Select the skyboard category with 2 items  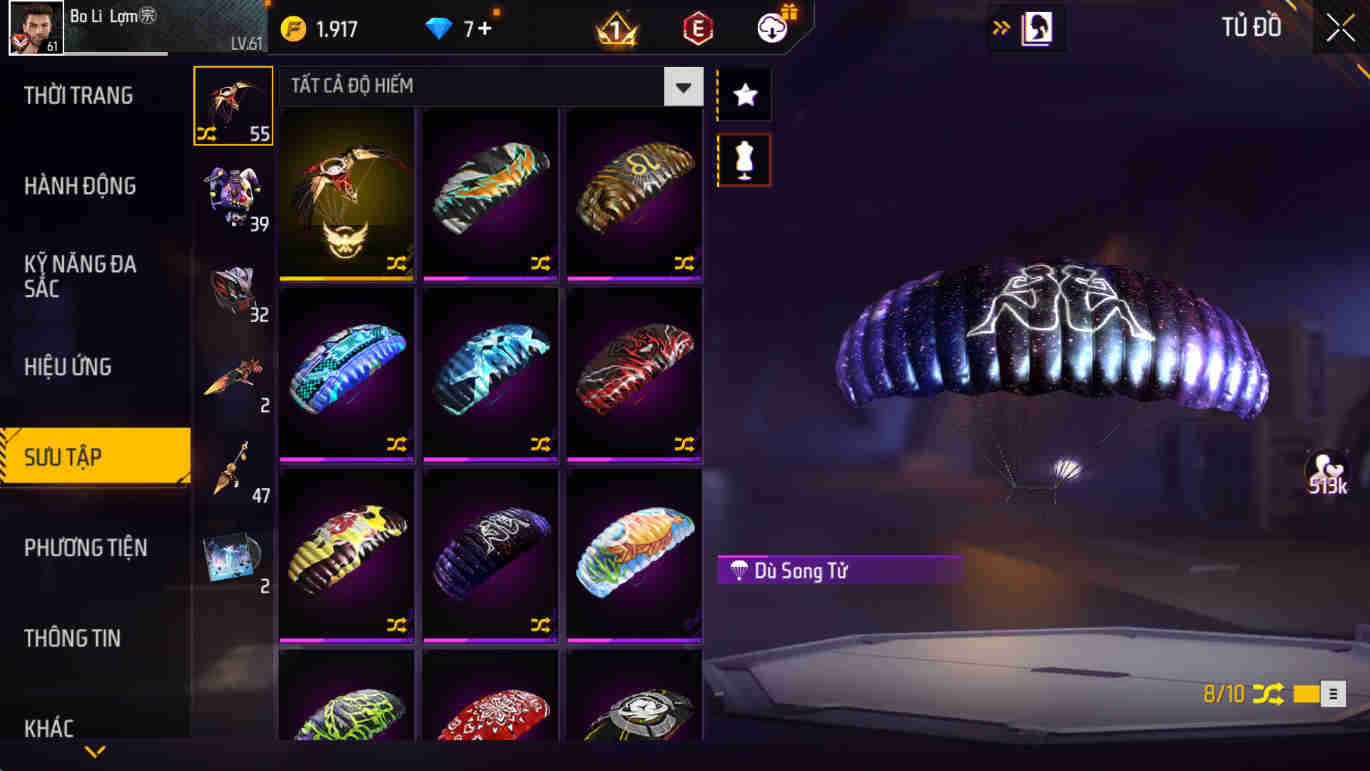coord(233,380)
